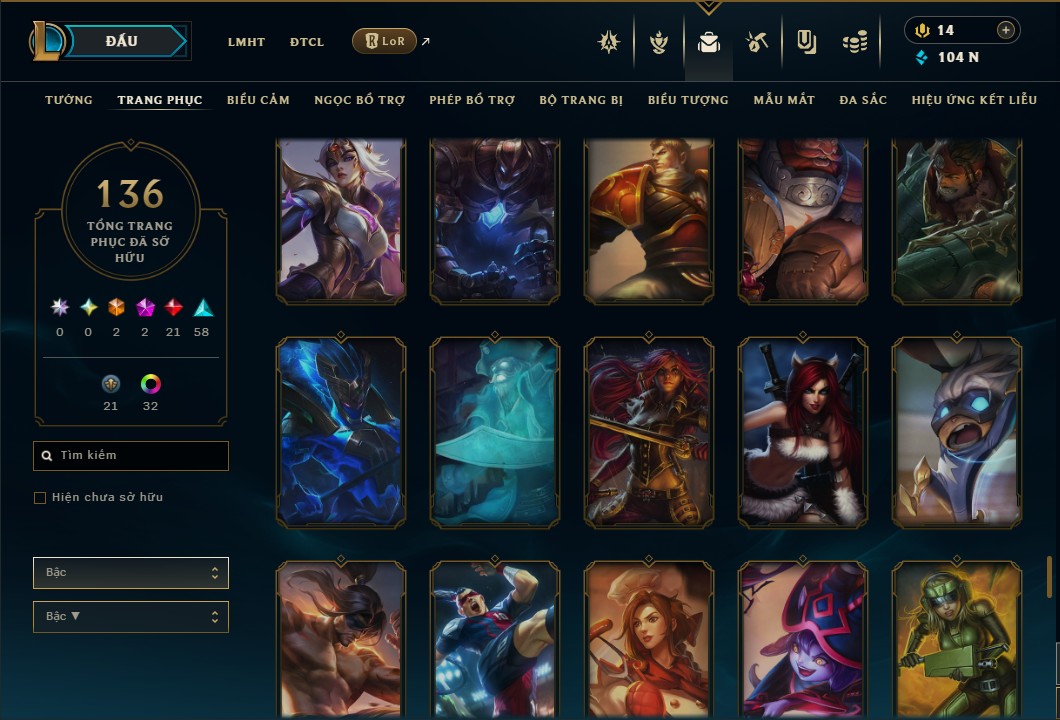Image resolution: width=1060 pixels, height=720 pixels.
Task: Switch to the ĐTCL tab
Action: click(x=307, y=42)
